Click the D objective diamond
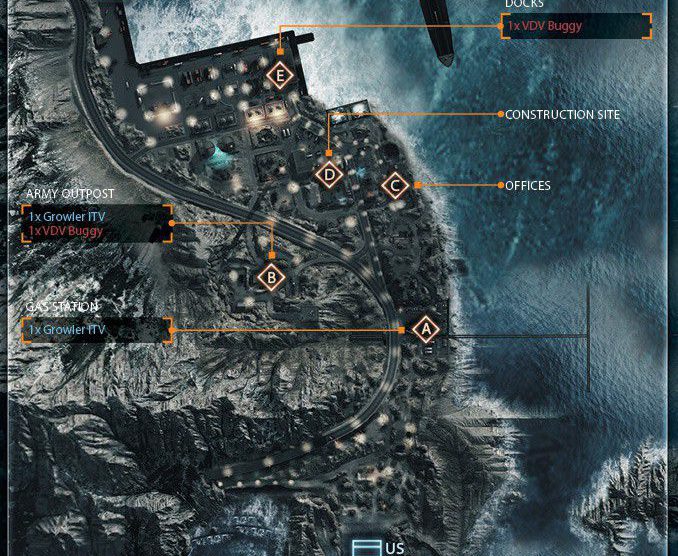 point(329,174)
